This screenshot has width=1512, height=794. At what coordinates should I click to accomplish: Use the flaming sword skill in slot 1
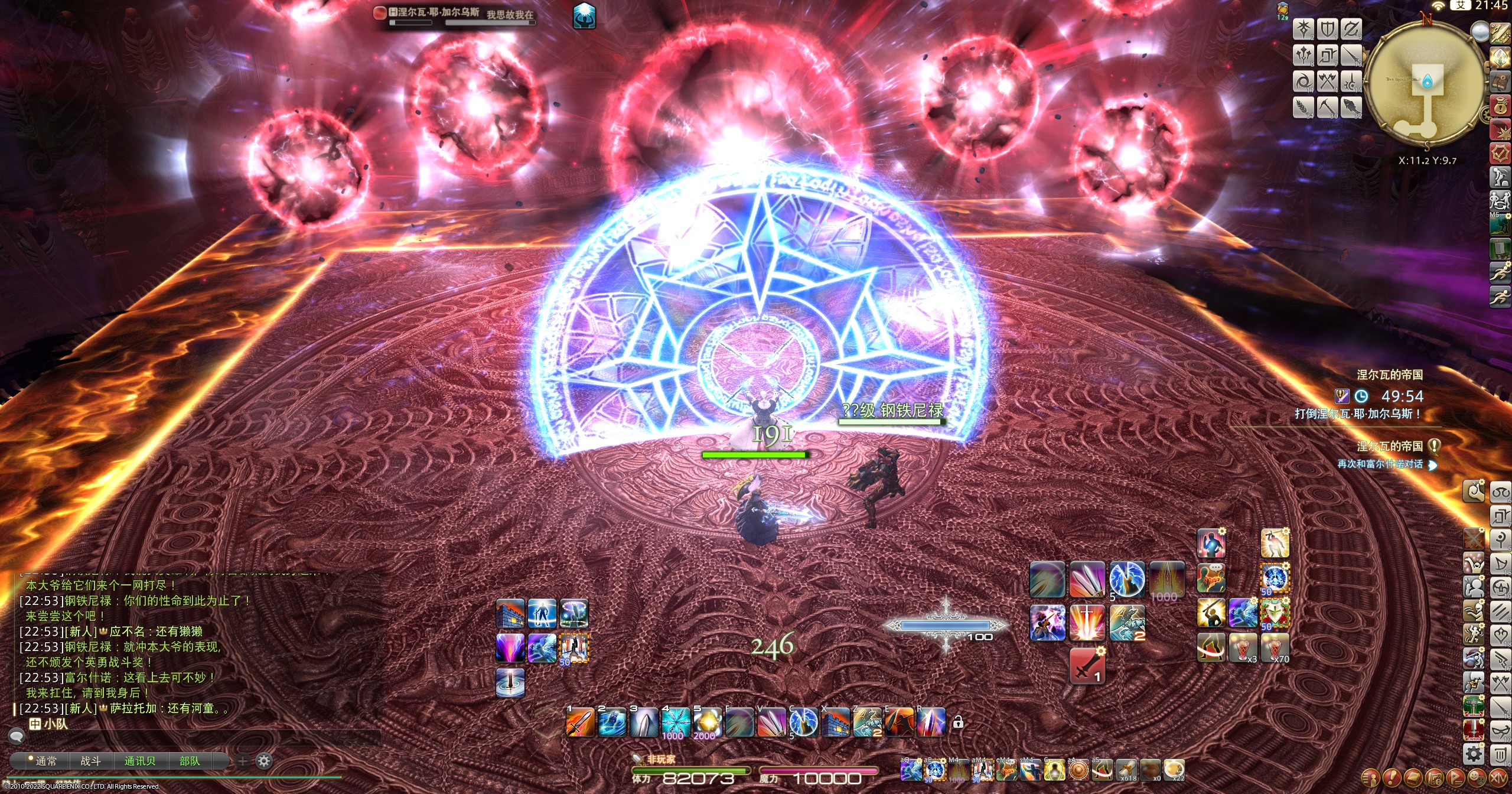coord(580,722)
